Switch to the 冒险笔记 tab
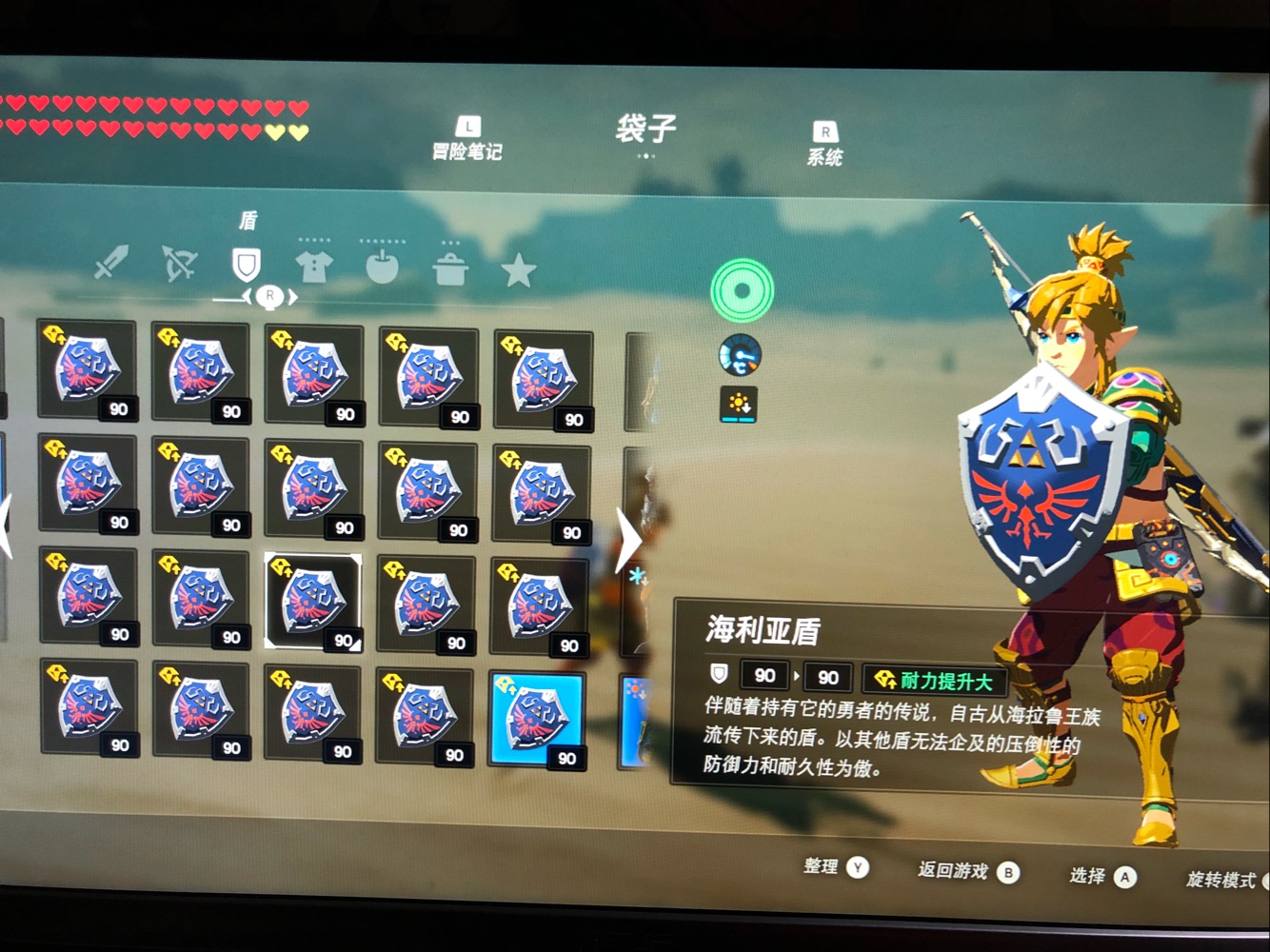Viewport: 1270px width, 952px height. pos(466,139)
